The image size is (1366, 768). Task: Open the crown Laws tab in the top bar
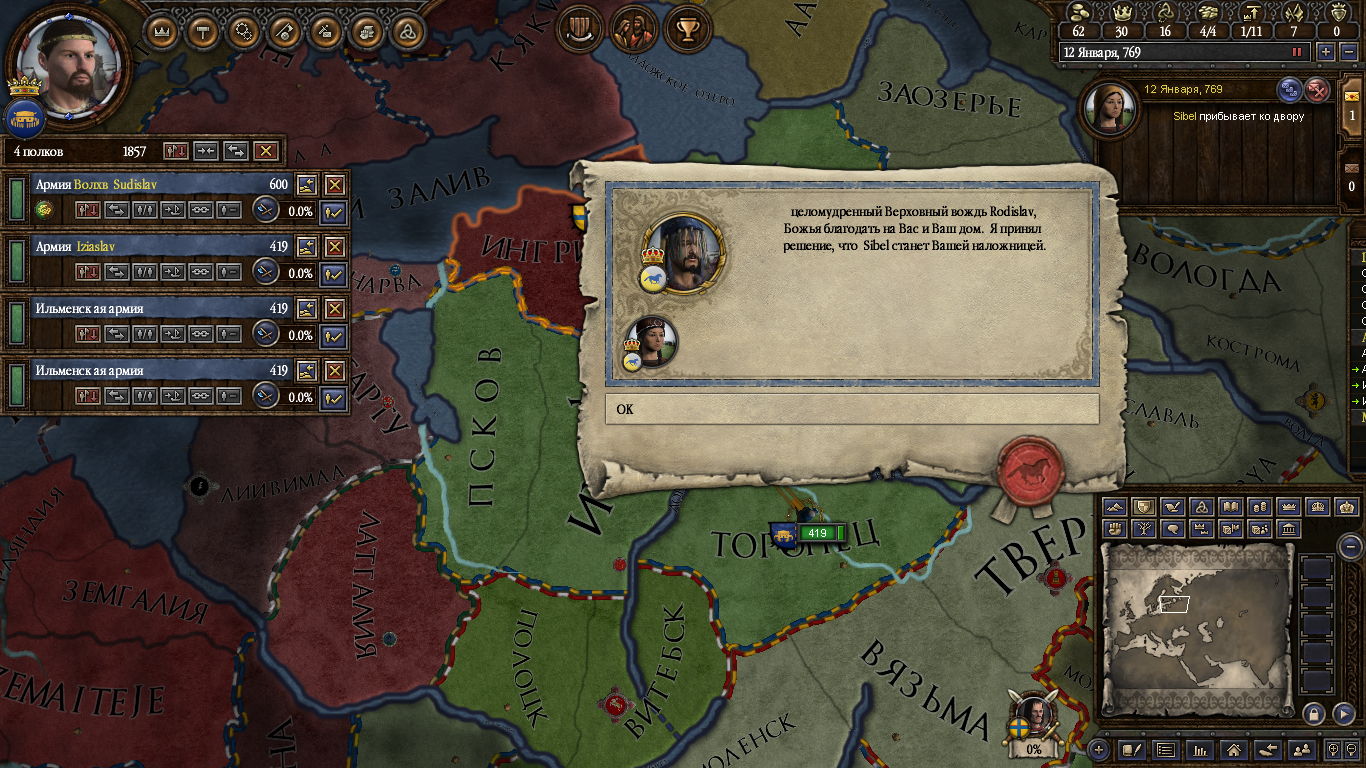(161, 31)
